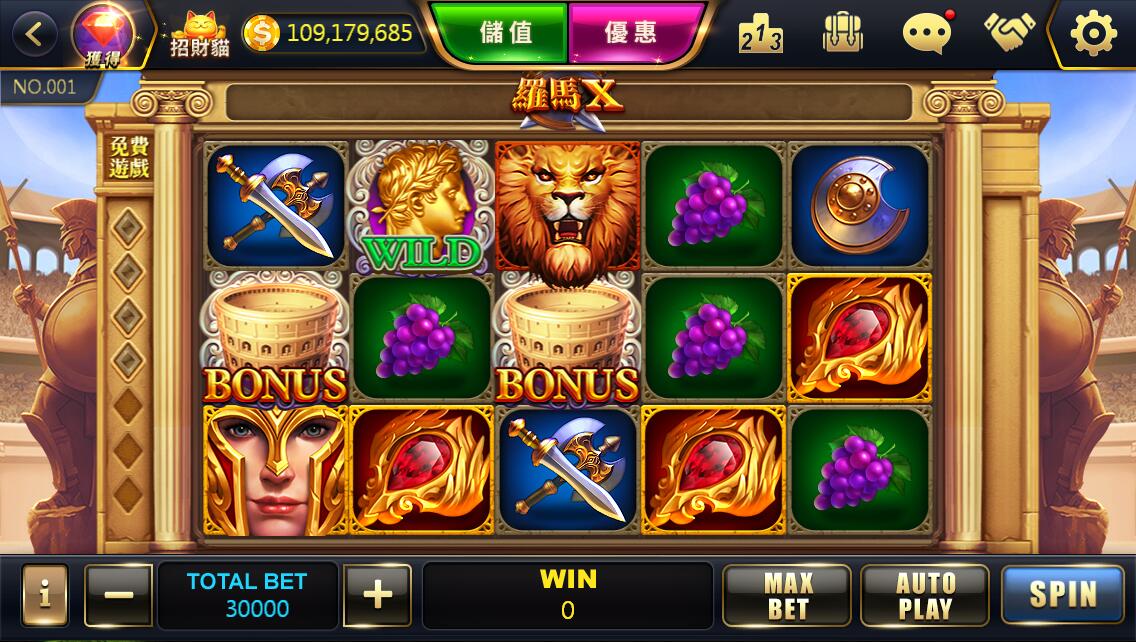This screenshot has width=1136, height=642.
Task: Click the red gem reward icon
Action: click(104, 32)
